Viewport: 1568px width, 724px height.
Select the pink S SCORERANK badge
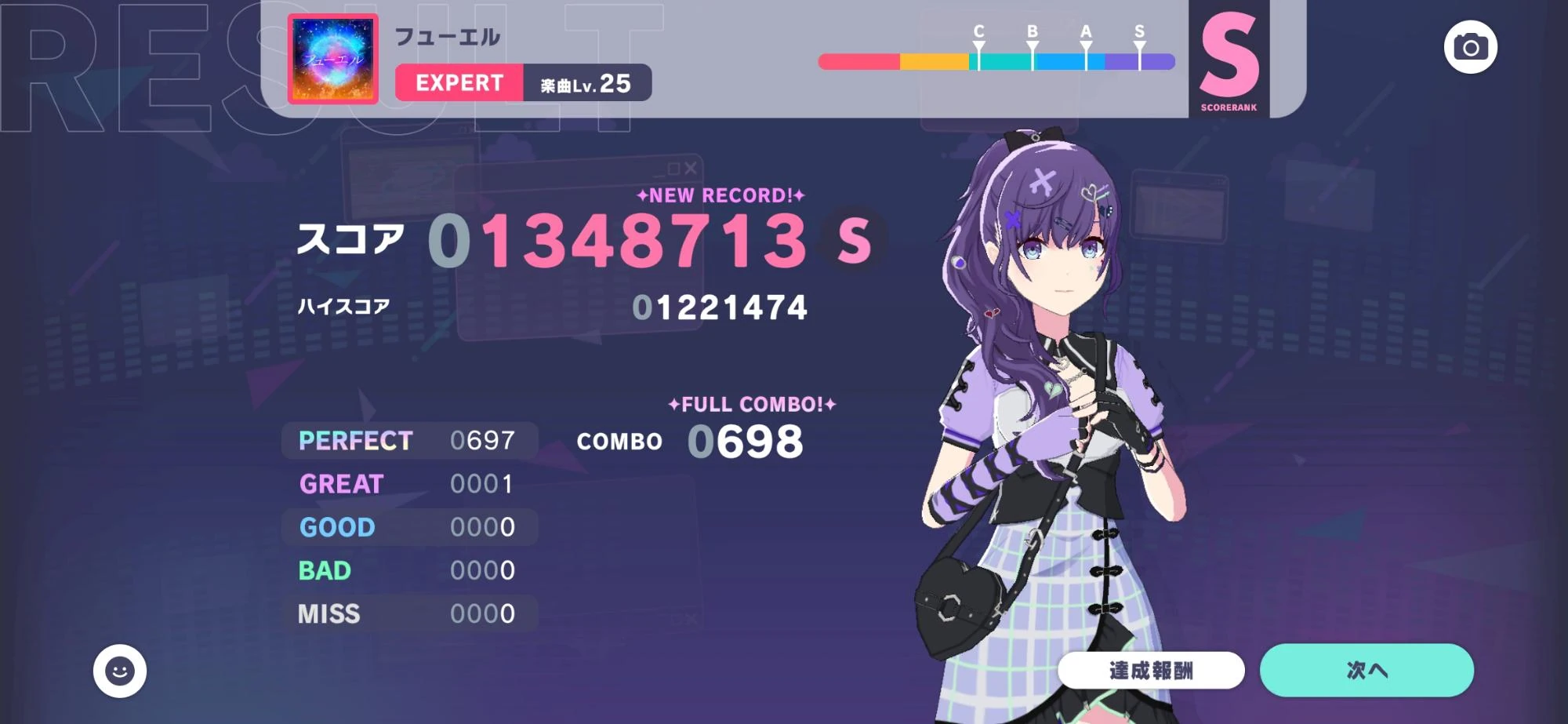point(1229,59)
